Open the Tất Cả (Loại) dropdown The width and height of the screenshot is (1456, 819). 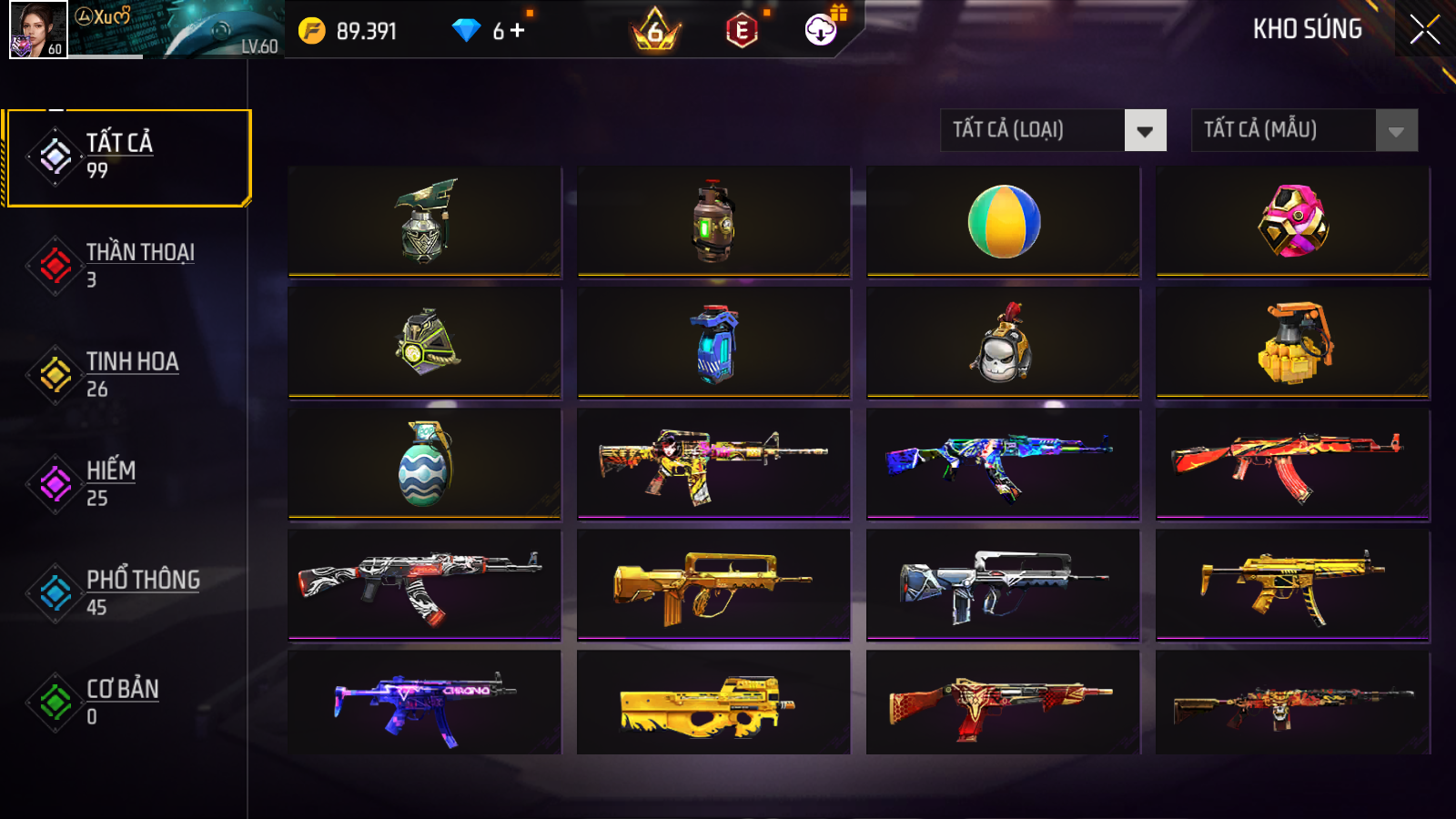point(1053,130)
